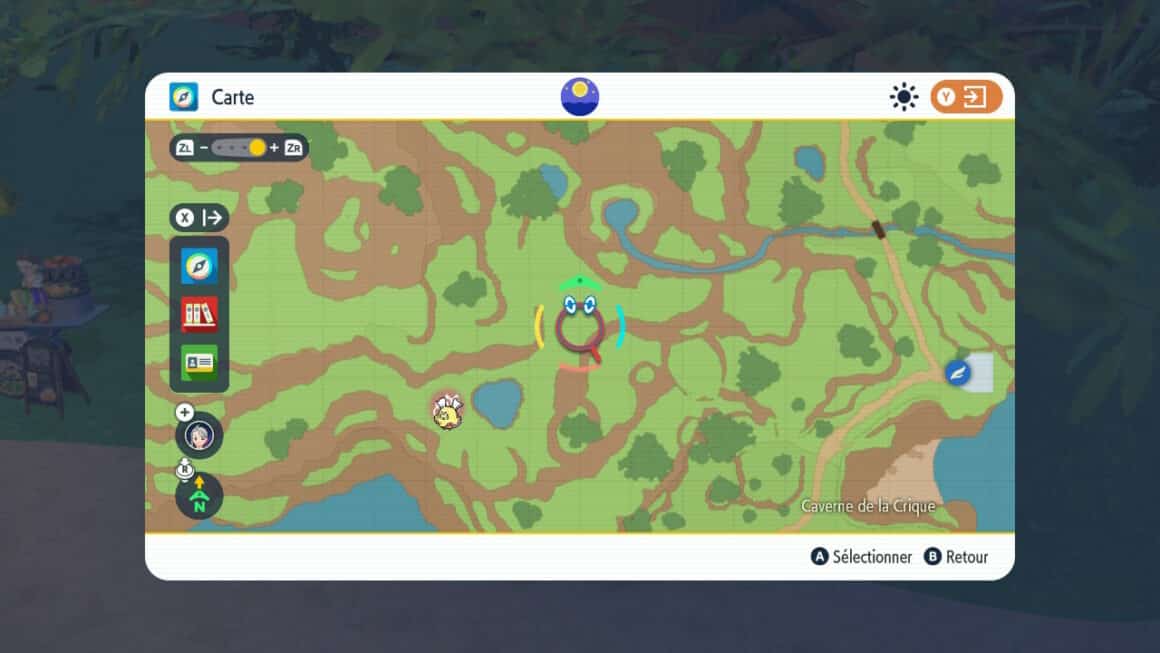This screenshot has height=653, width=1160.
Task: Collapse the side app panel with the arrow
Action: [x=200, y=218]
